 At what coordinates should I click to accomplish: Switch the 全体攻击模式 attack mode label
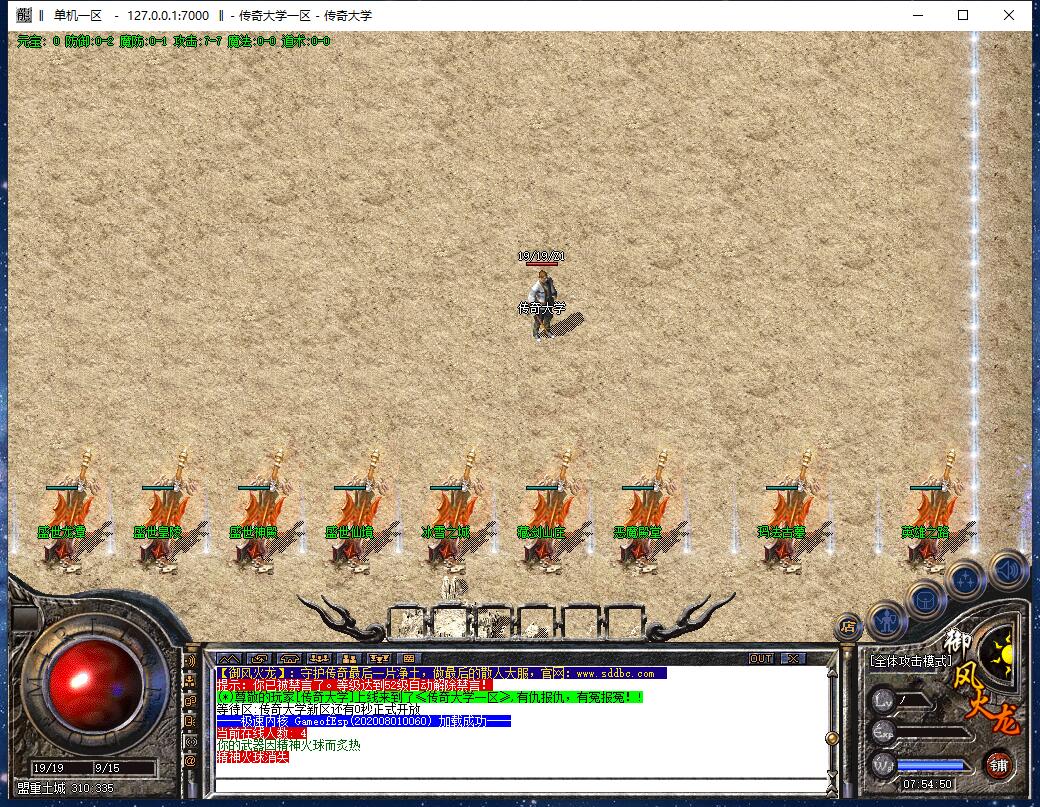(x=909, y=661)
